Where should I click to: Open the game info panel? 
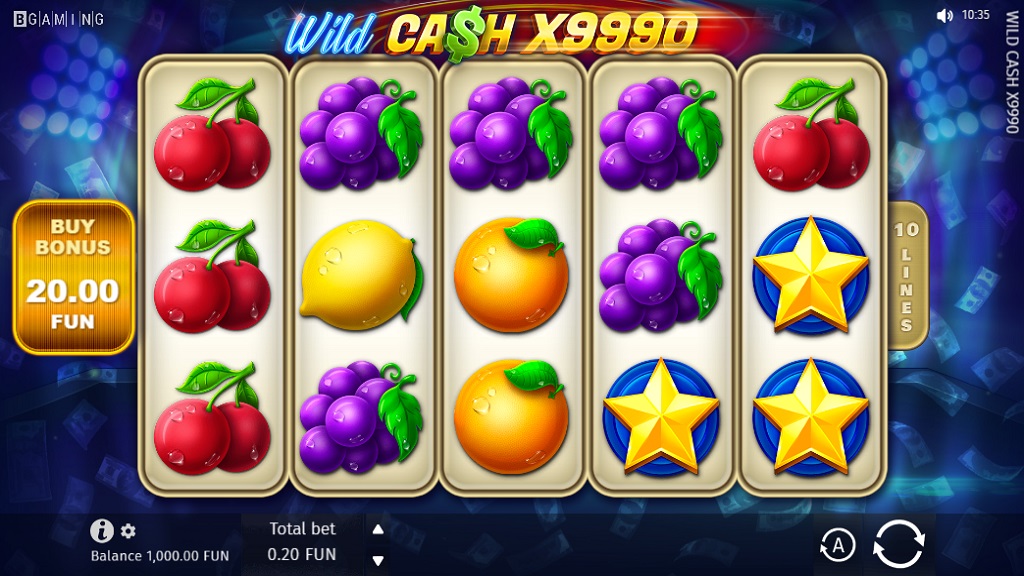click(x=101, y=531)
